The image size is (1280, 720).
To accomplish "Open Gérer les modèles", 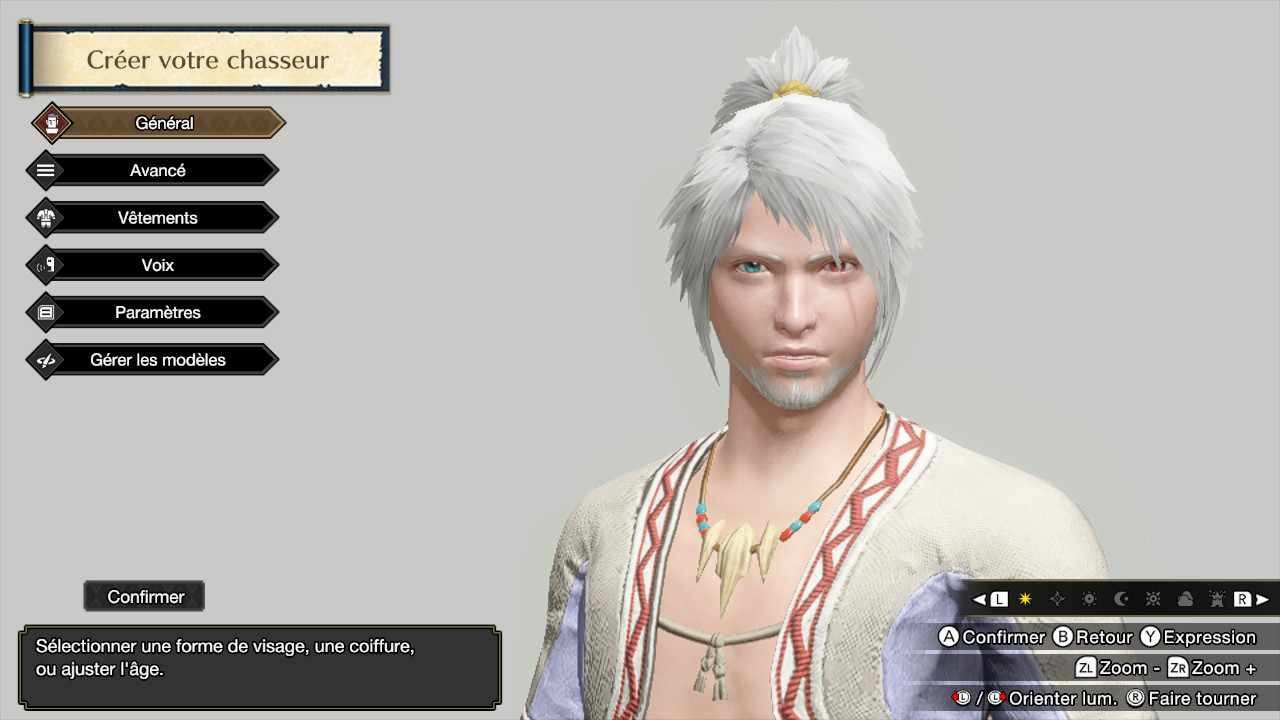I will (157, 360).
